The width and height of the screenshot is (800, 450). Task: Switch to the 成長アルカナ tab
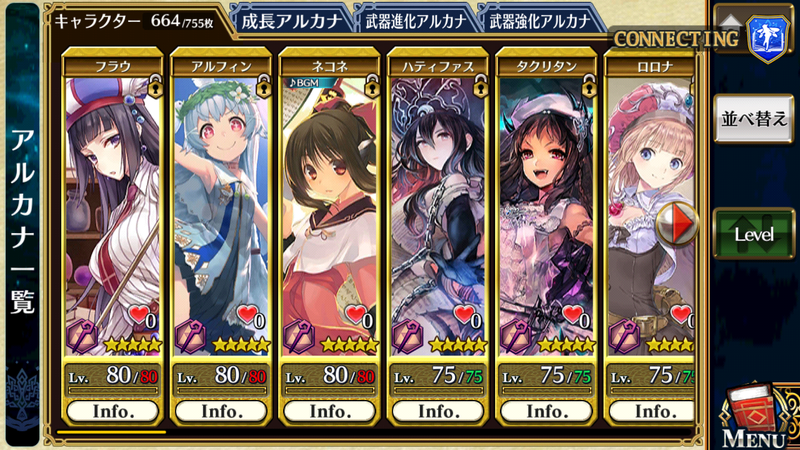(x=290, y=20)
